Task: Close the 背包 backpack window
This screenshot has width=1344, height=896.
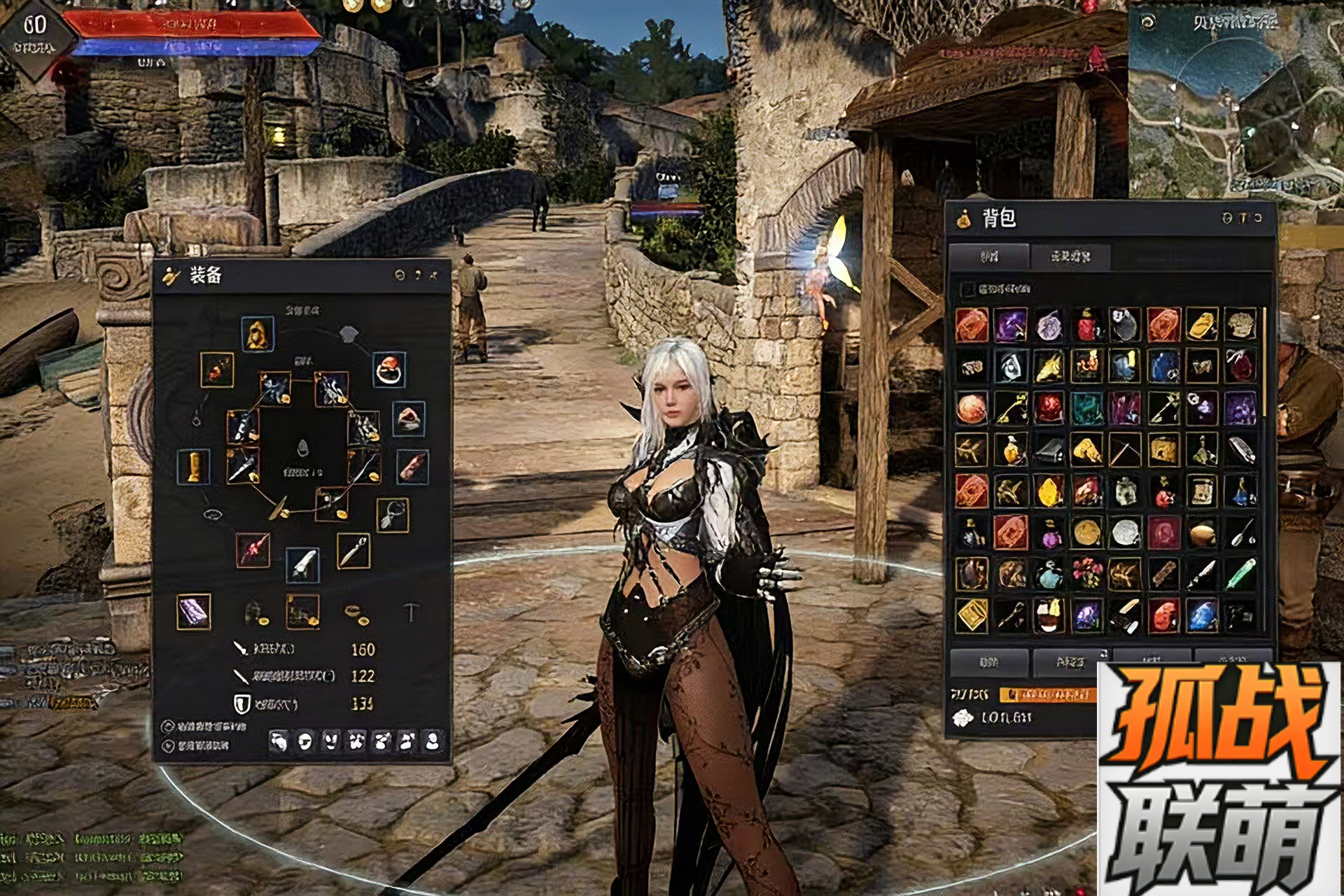Action: pyautogui.click(x=1258, y=218)
